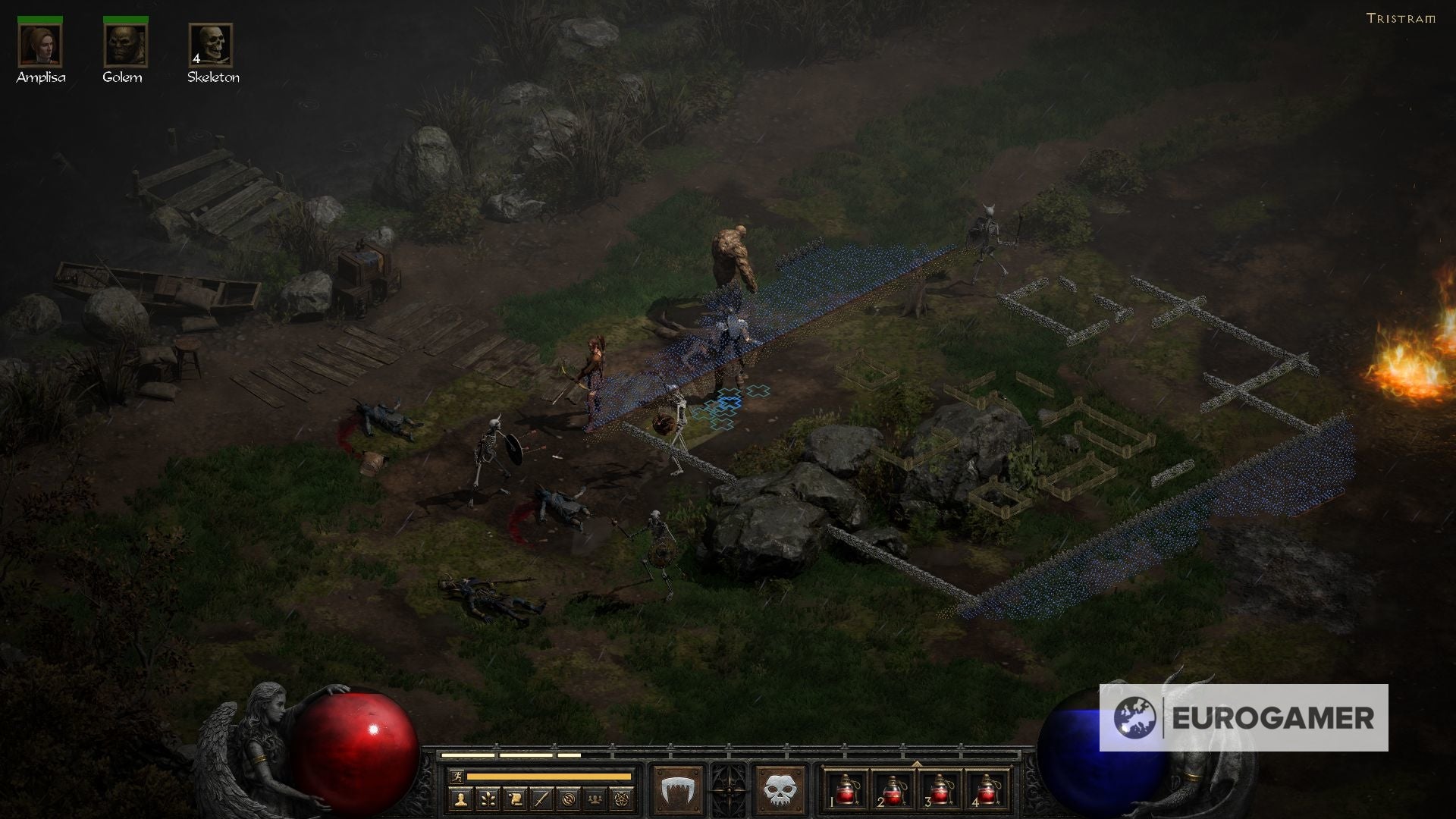Toggle run/walk mode
Screen dimensions: 1456x819
[x=457, y=777]
